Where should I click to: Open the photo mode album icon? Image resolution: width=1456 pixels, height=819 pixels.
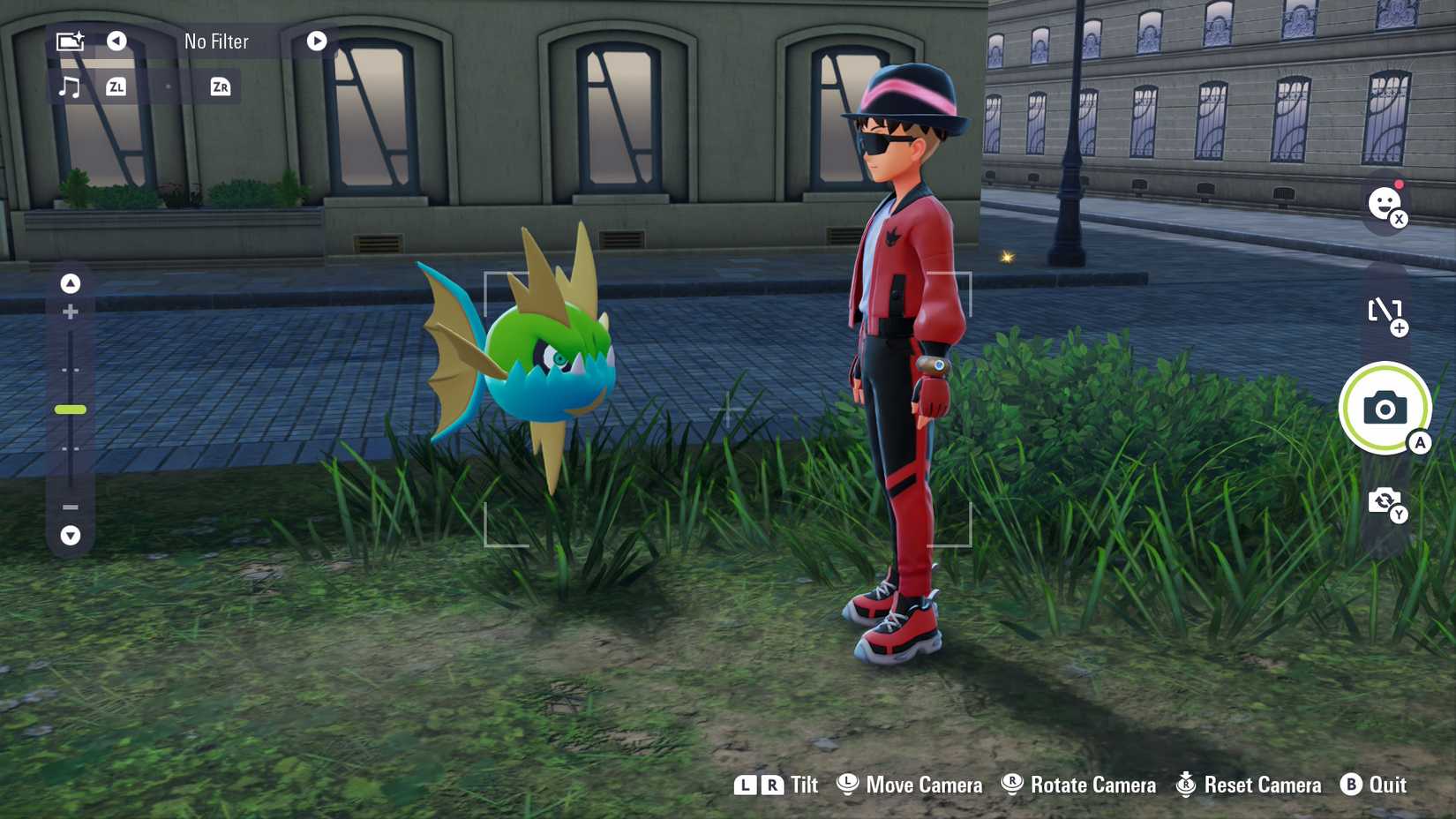[x=71, y=40]
